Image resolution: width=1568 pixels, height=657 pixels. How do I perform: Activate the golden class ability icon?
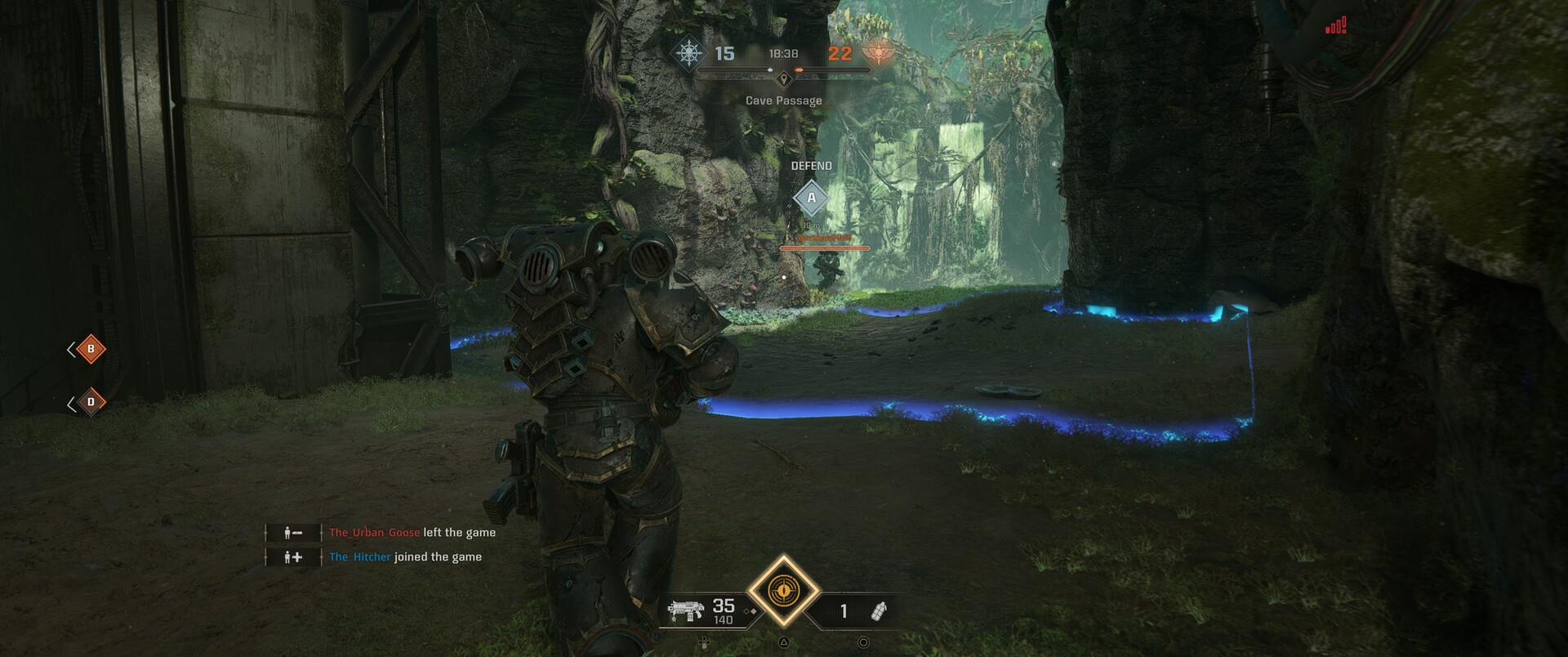(784, 590)
